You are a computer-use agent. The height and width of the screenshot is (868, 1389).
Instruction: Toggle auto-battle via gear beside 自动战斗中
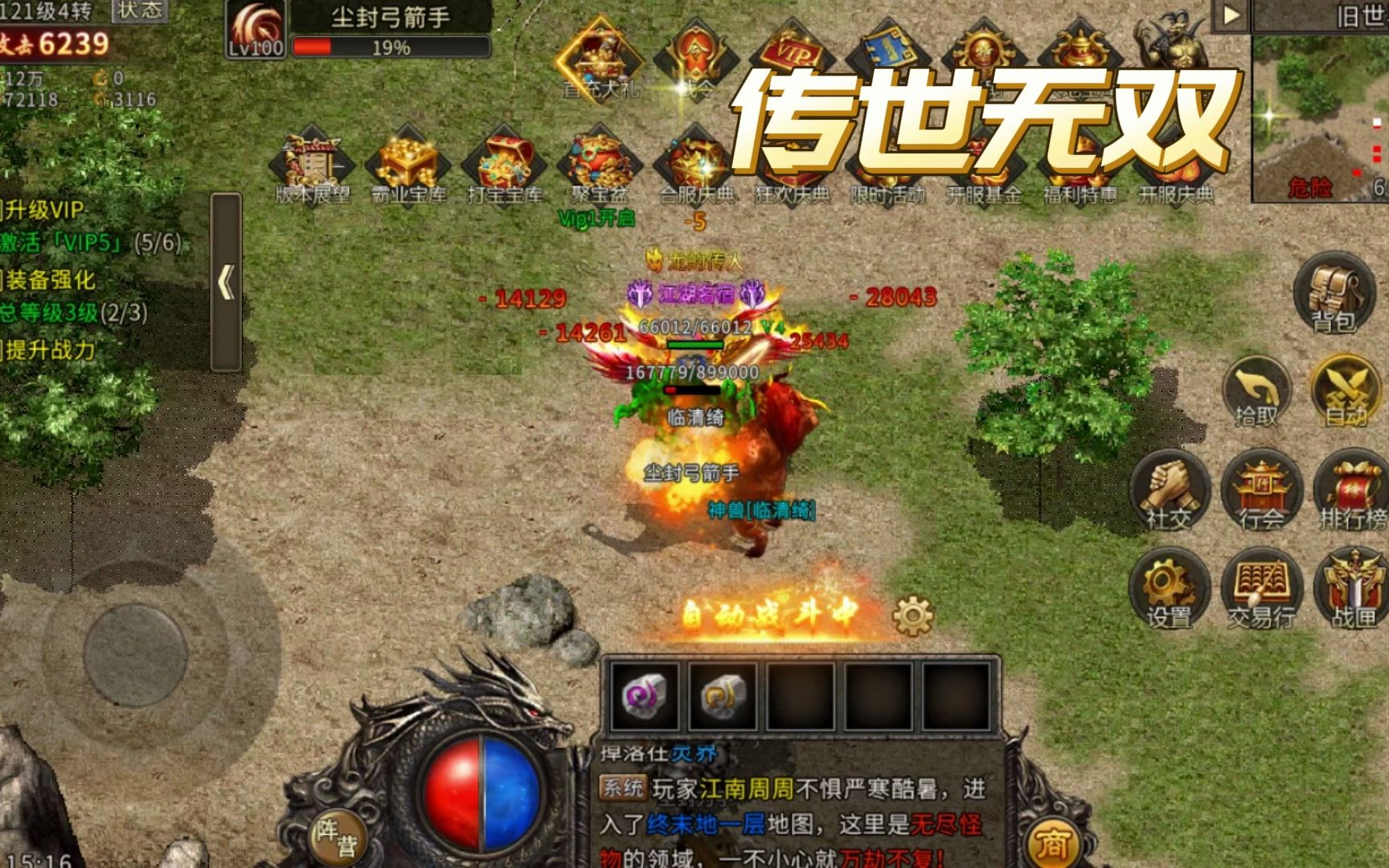pyautogui.click(x=912, y=613)
